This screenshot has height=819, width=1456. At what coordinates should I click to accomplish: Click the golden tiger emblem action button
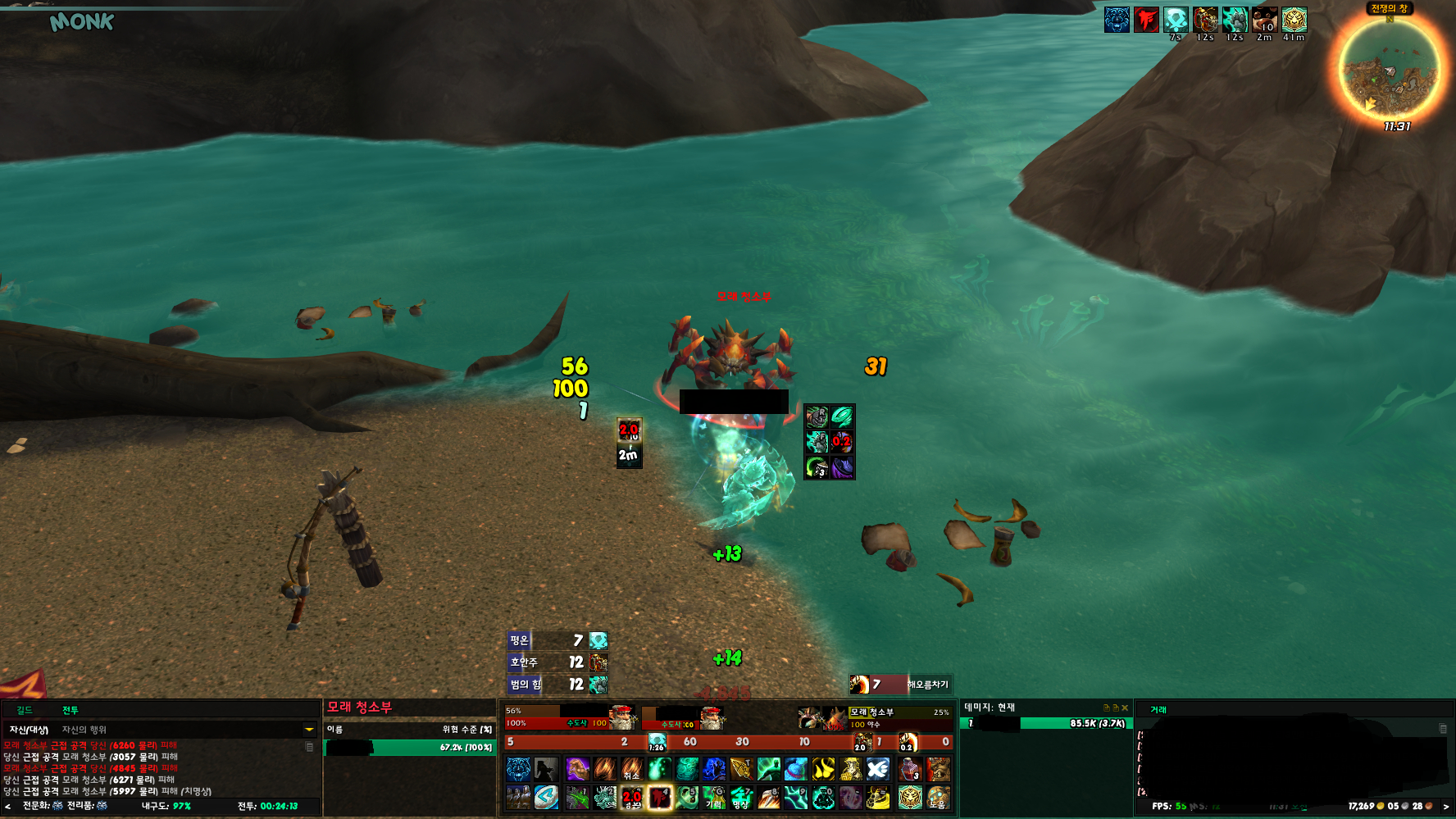[x=910, y=797]
